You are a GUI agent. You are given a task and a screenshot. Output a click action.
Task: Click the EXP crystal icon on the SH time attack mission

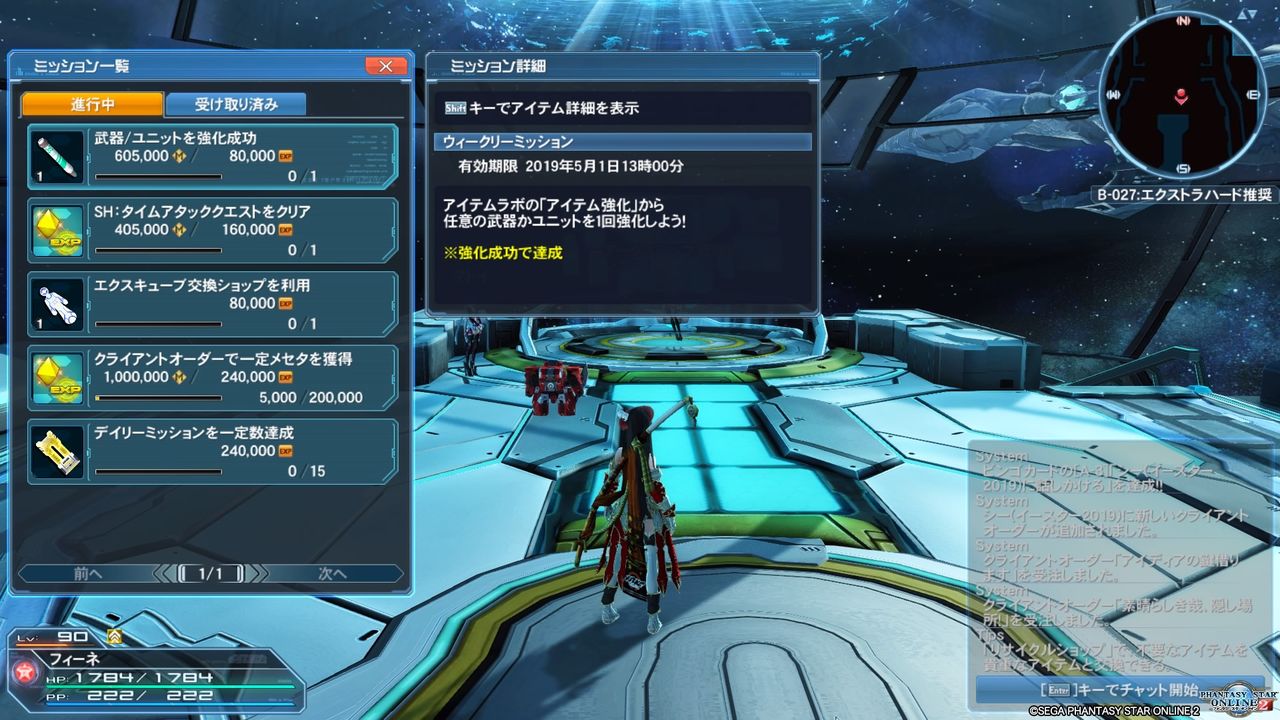(x=57, y=228)
